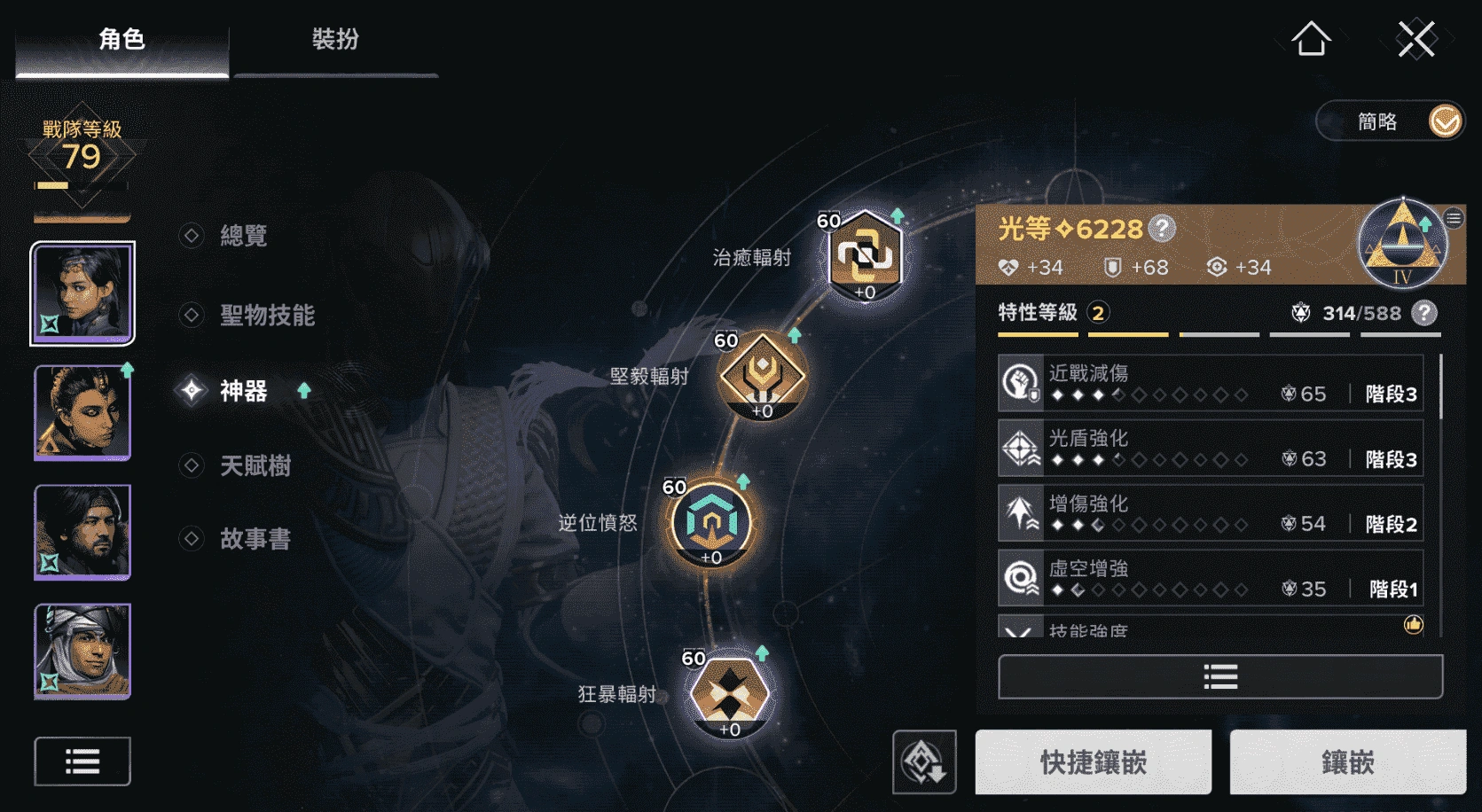Open the list menu below the trait panel
The width and height of the screenshot is (1482, 812).
1219,675
